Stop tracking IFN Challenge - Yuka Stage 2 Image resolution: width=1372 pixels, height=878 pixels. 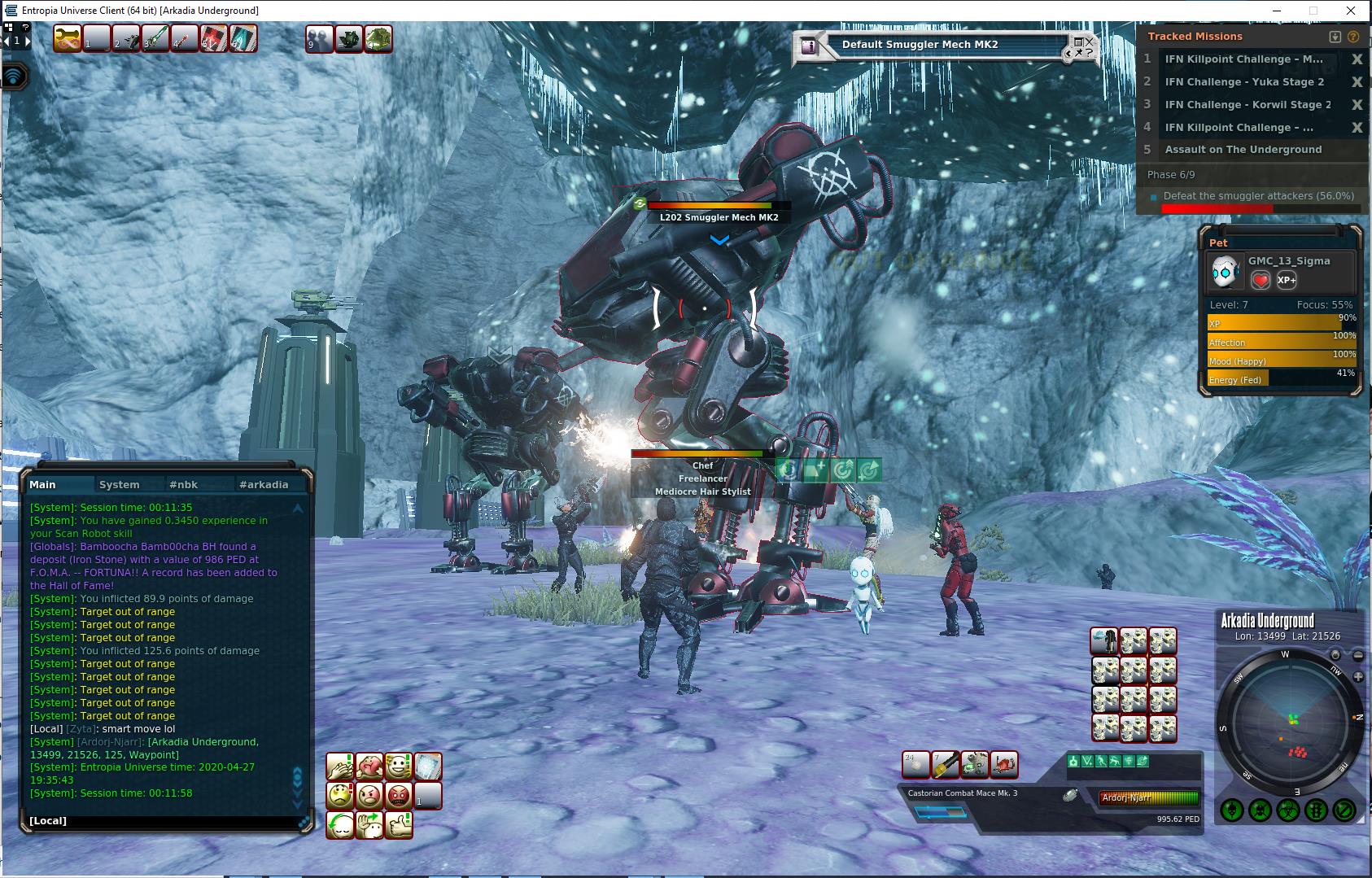(1357, 81)
